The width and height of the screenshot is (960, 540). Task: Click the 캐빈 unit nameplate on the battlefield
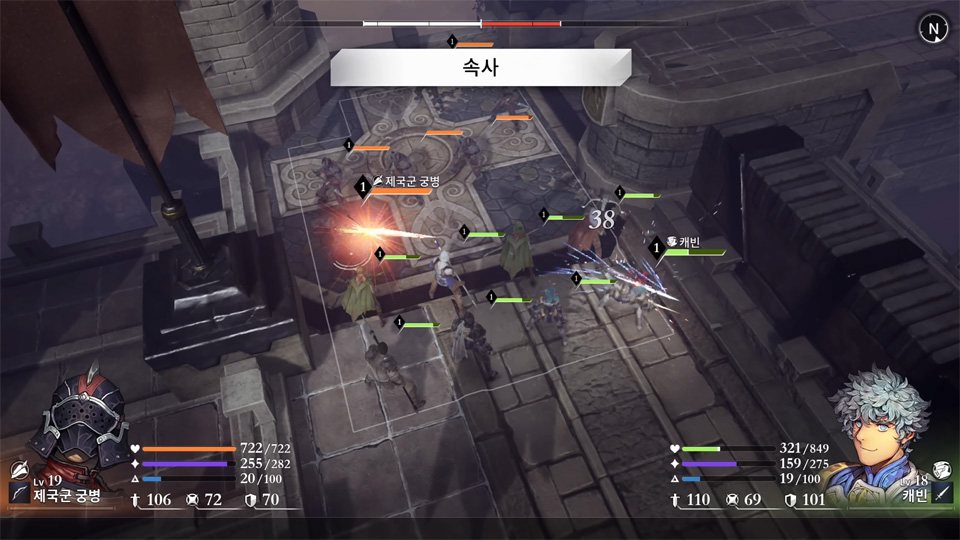(x=689, y=242)
